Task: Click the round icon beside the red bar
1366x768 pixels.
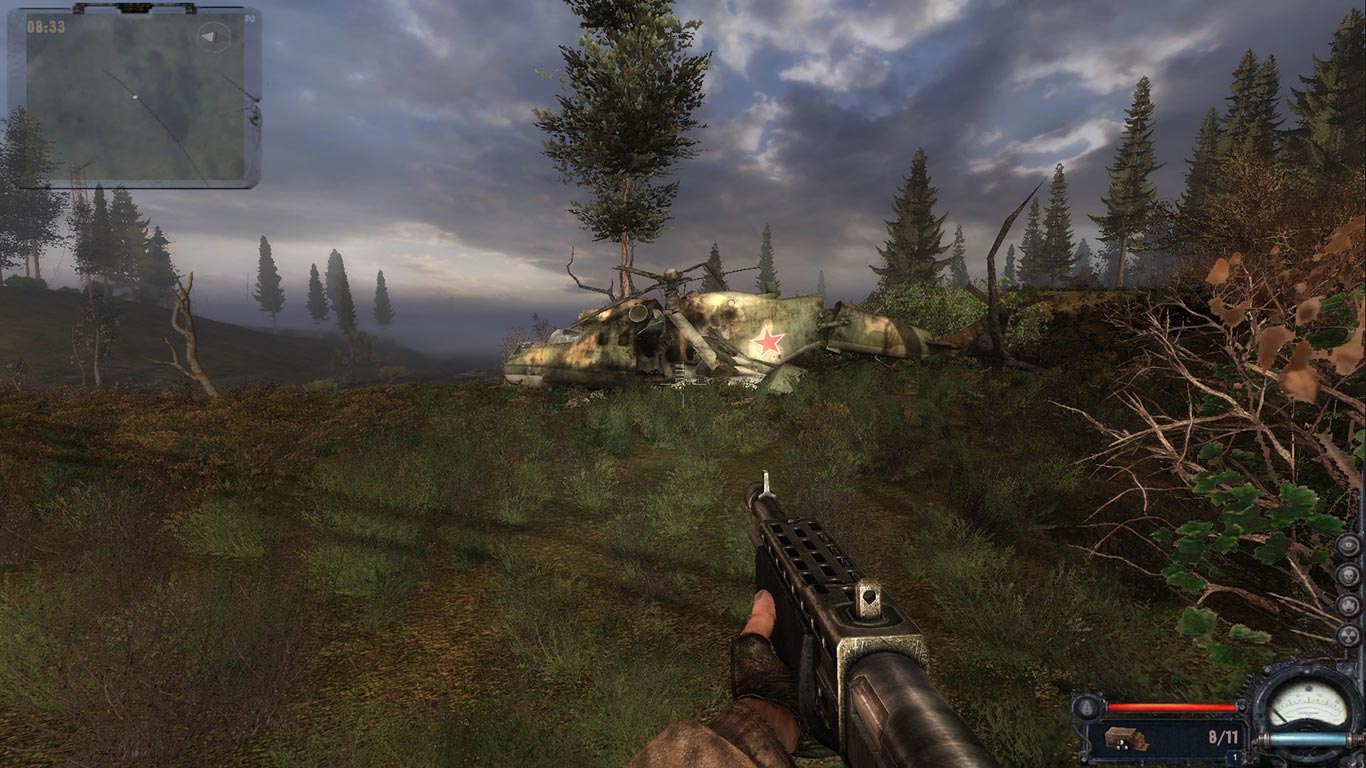Action: [1086, 707]
